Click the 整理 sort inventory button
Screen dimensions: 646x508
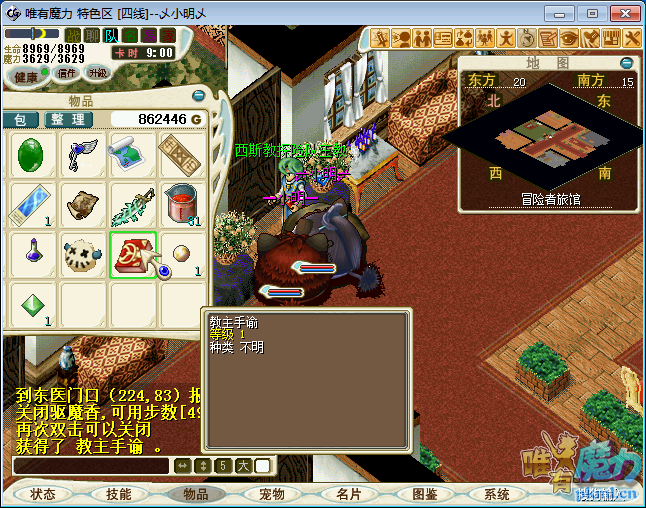pyautogui.click(x=70, y=119)
